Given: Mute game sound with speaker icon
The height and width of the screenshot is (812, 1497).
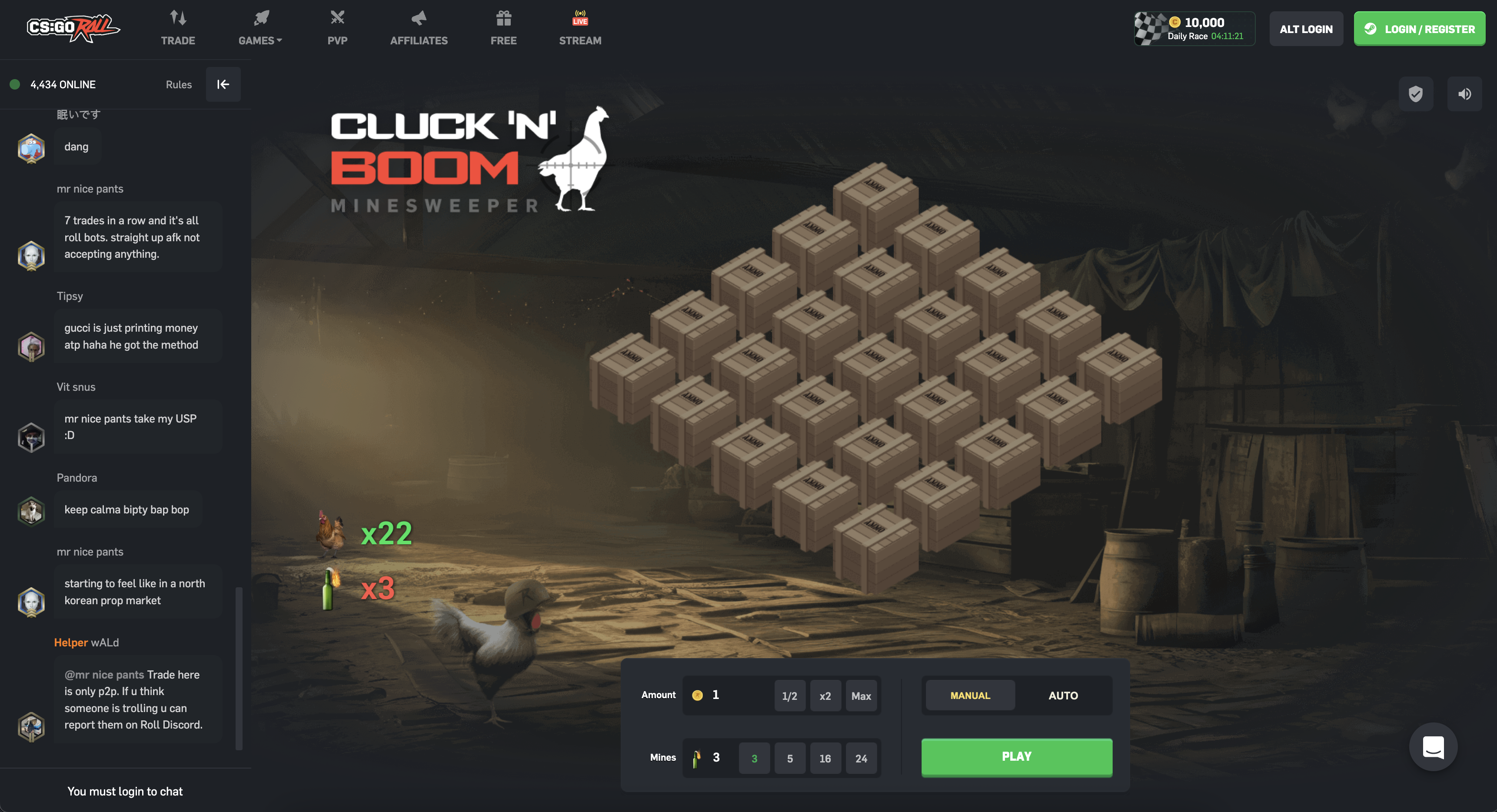Looking at the screenshot, I should pyautogui.click(x=1465, y=93).
